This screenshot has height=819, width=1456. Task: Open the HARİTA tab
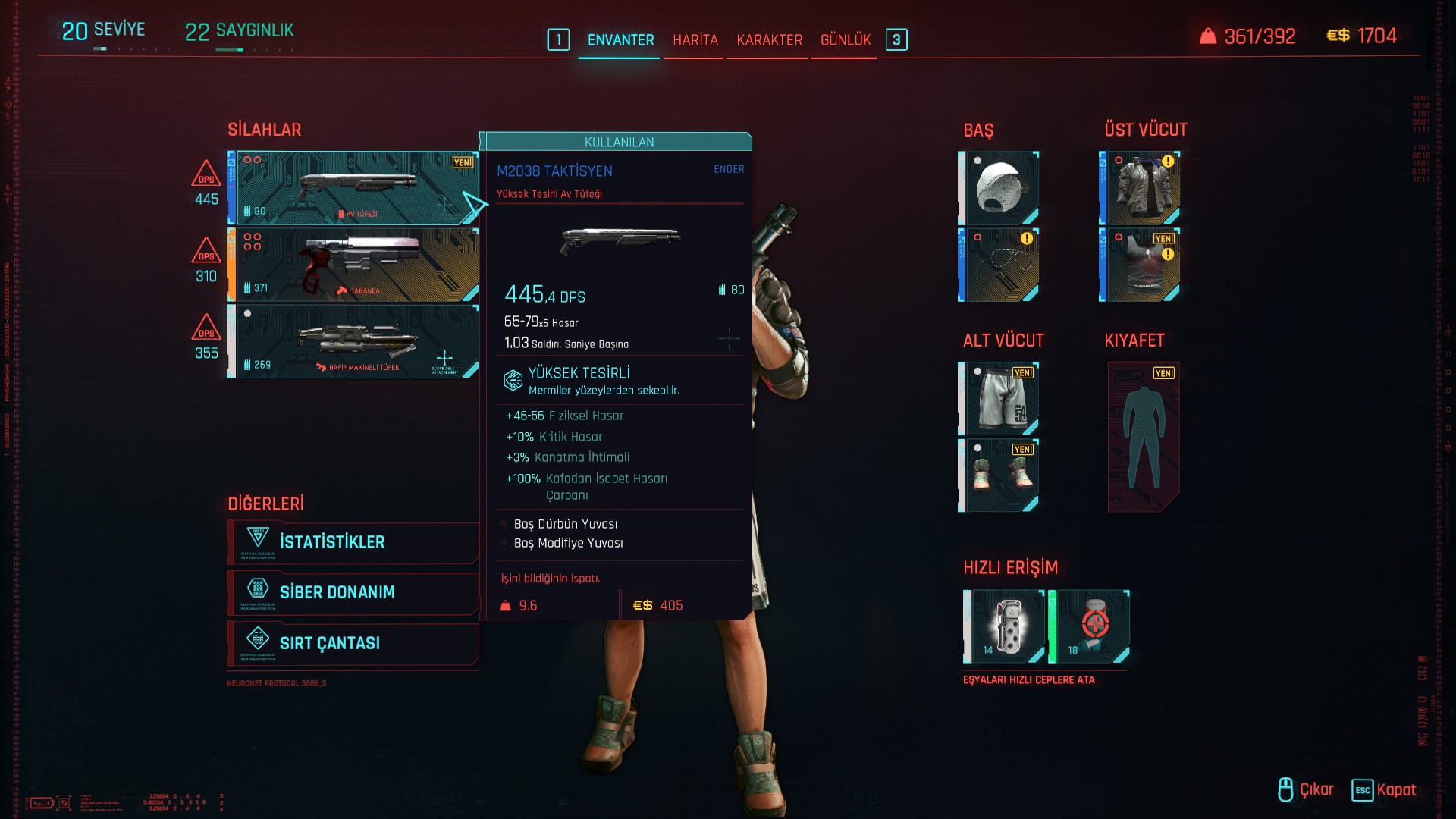[695, 40]
